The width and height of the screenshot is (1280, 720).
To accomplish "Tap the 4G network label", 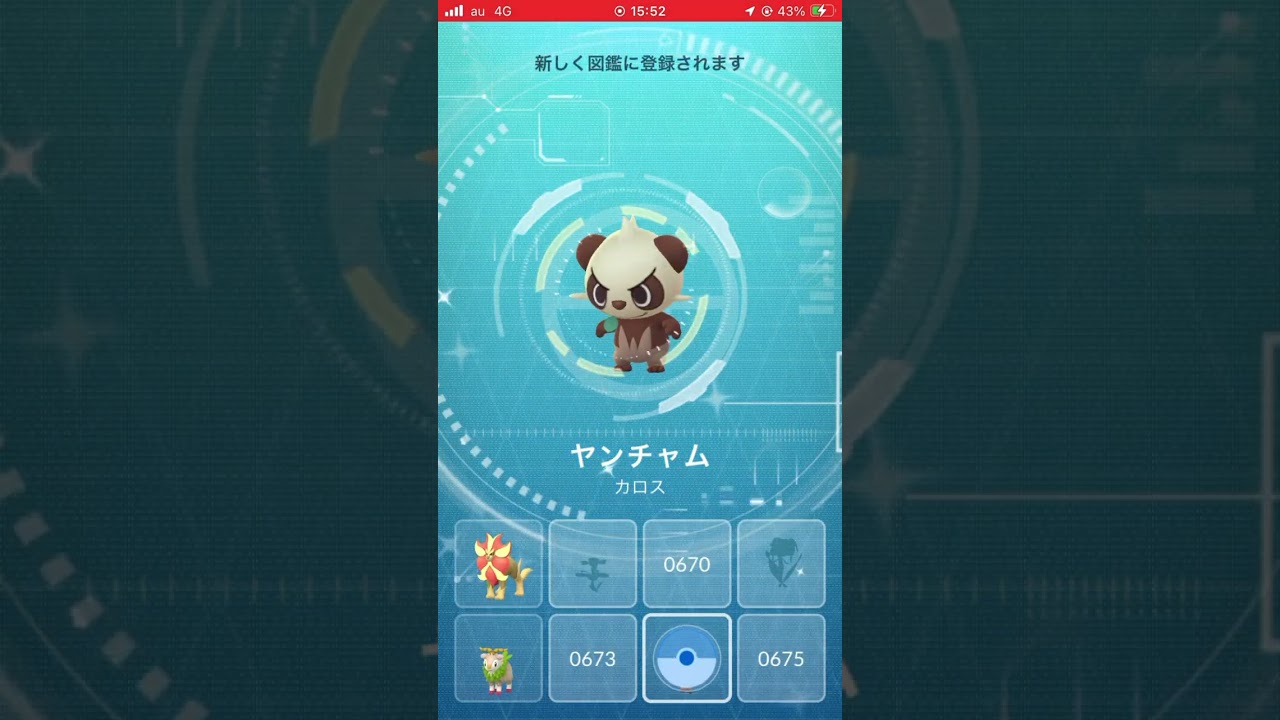I will (503, 11).
